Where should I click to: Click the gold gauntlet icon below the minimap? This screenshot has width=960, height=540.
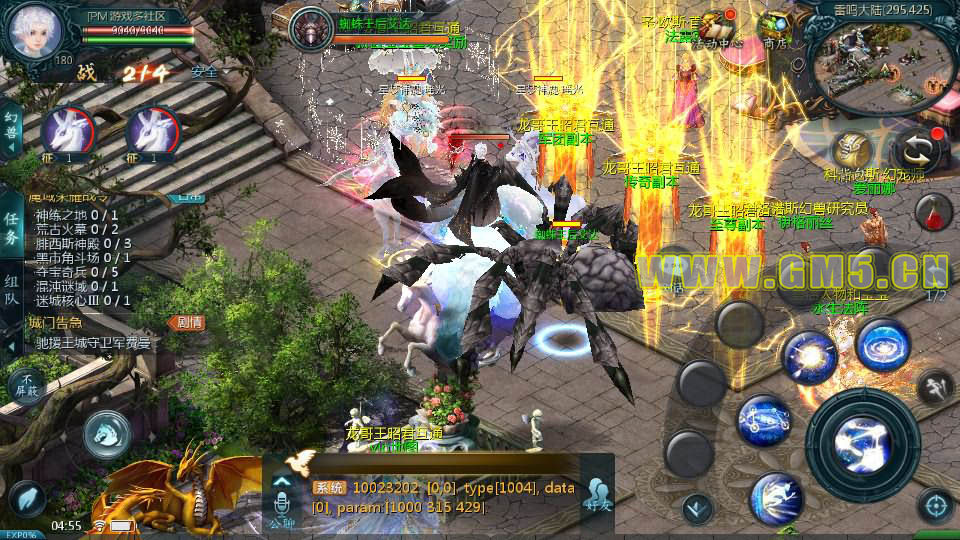pyautogui.click(x=852, y=151)
